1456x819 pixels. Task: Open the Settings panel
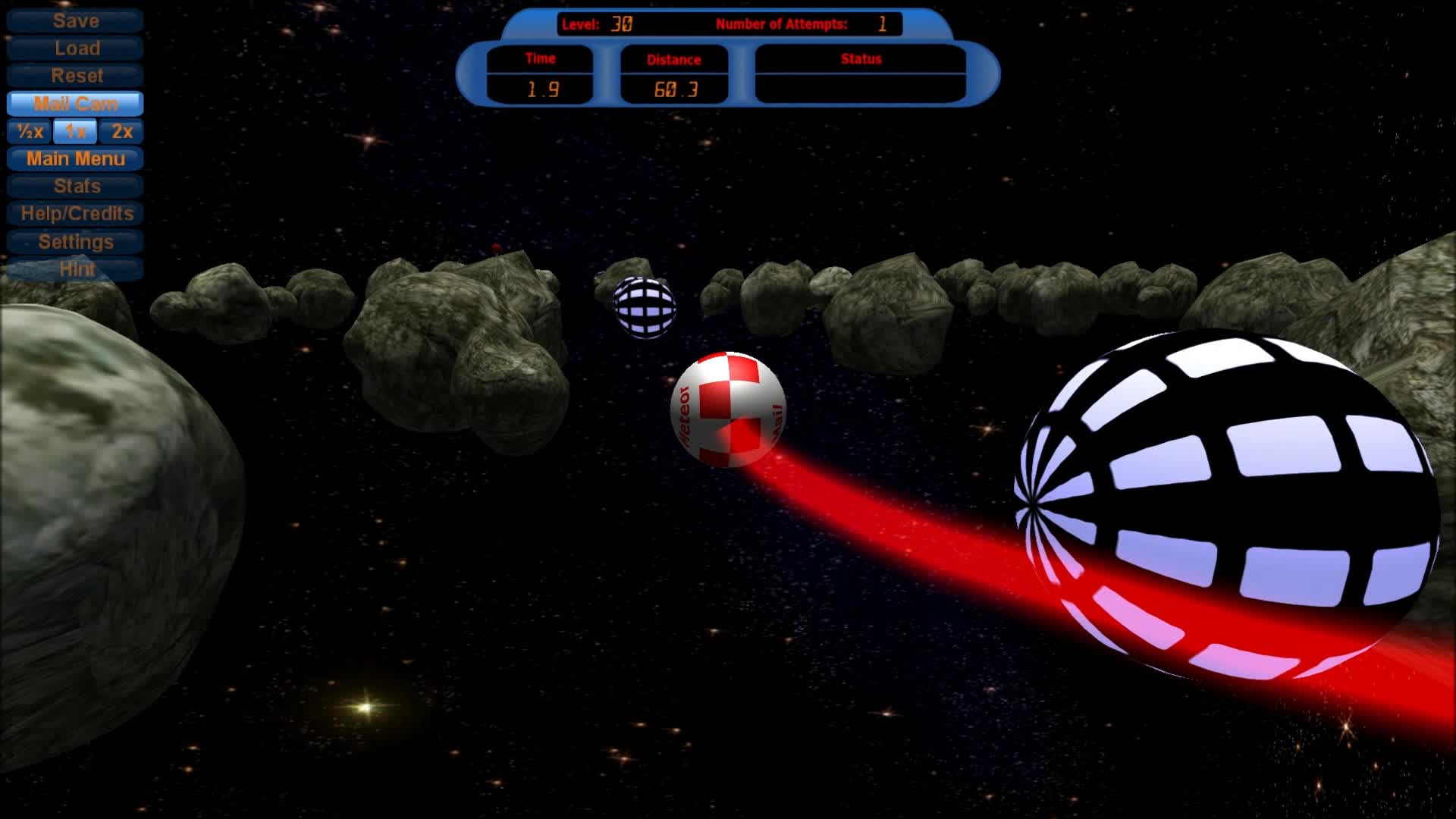click(x=74, y=241)
